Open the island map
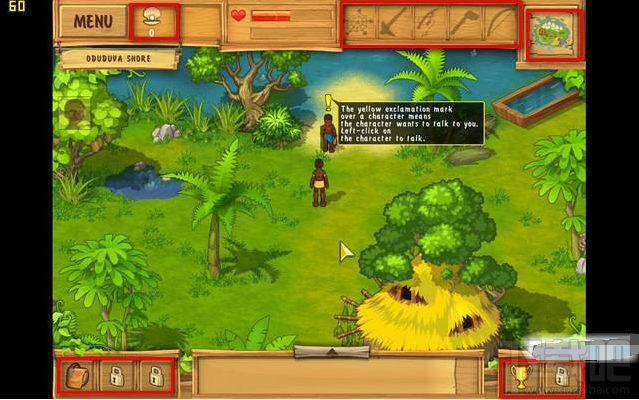 pos(552,34)
